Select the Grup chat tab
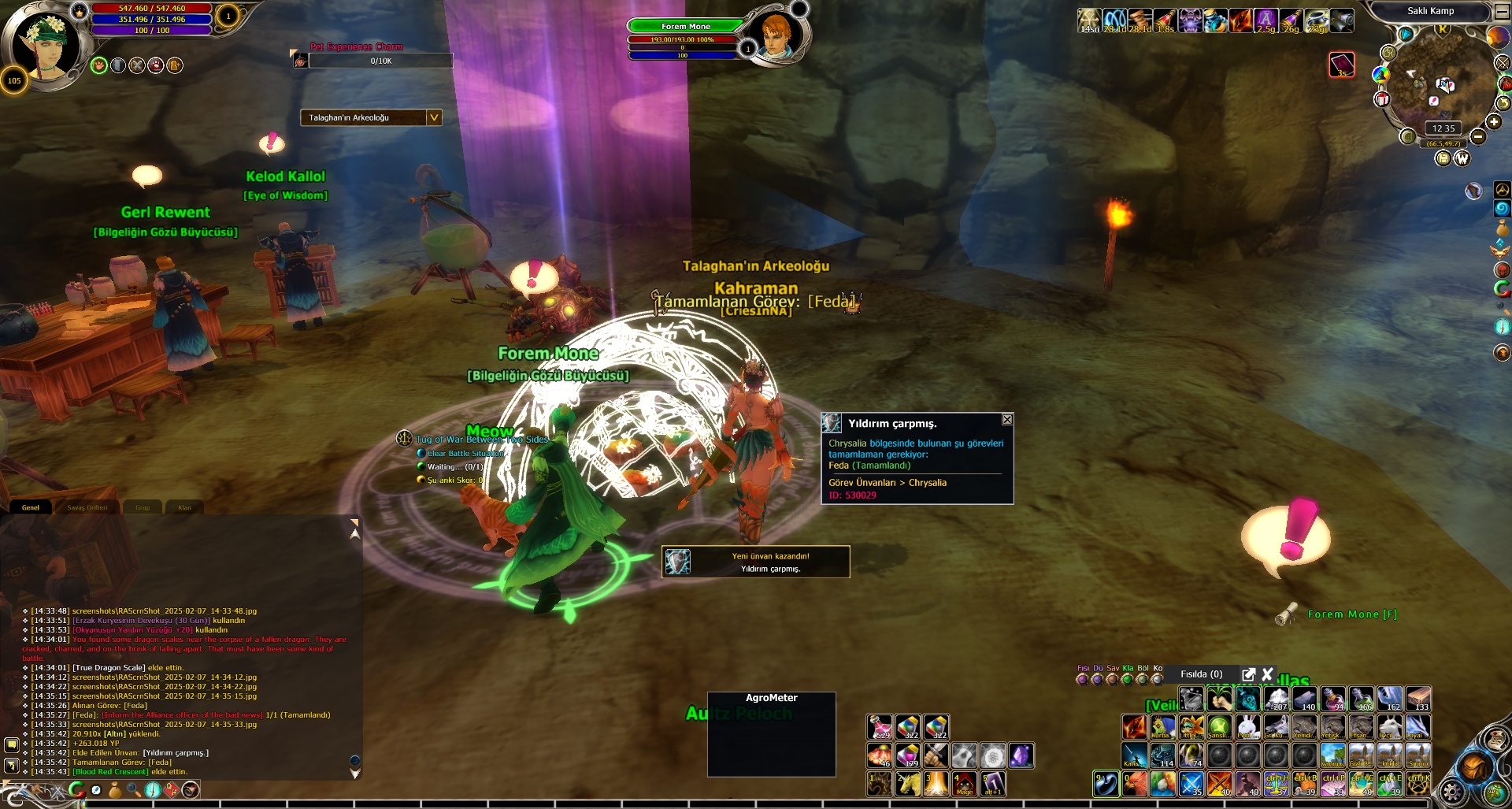This screenshot has width=1512, height=809. coord(143,507)
